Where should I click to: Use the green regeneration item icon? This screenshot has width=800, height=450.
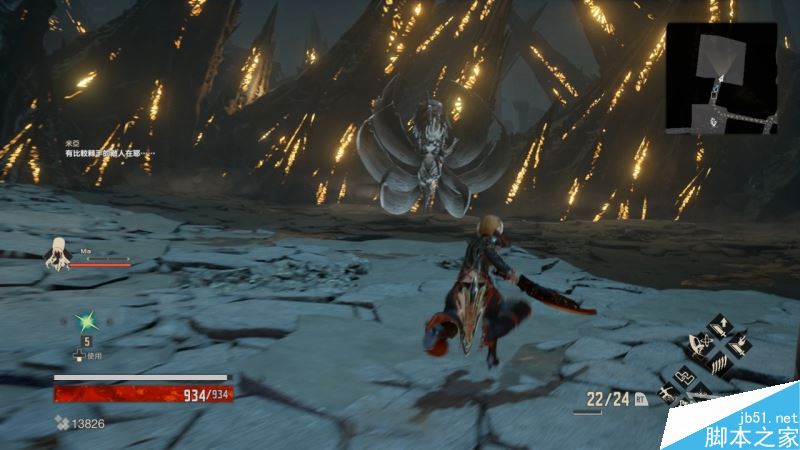click(87, 320)
